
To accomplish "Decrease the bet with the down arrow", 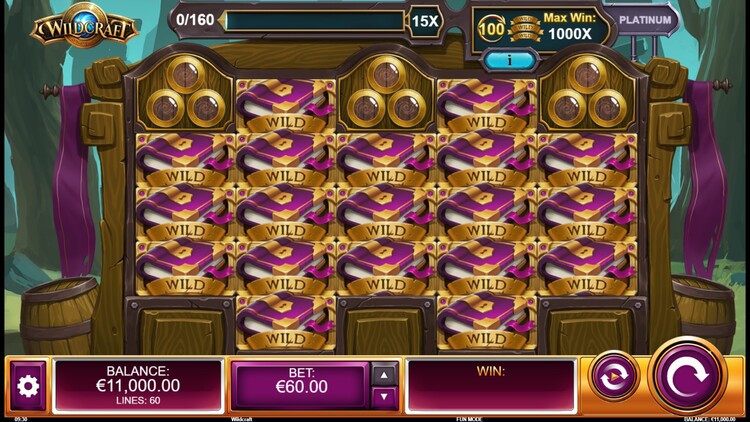I will point(384,397).
